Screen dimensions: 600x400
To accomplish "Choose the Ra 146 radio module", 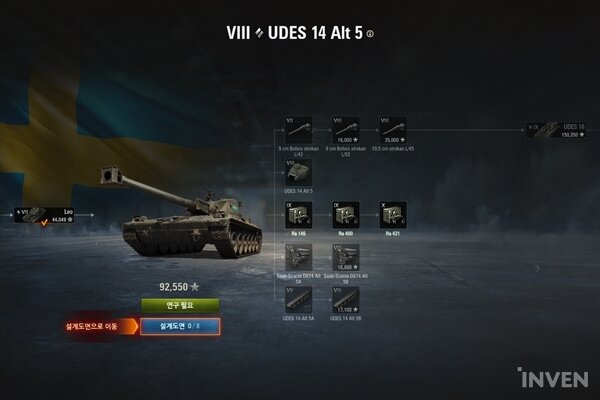I will click(x=298, y=214).
